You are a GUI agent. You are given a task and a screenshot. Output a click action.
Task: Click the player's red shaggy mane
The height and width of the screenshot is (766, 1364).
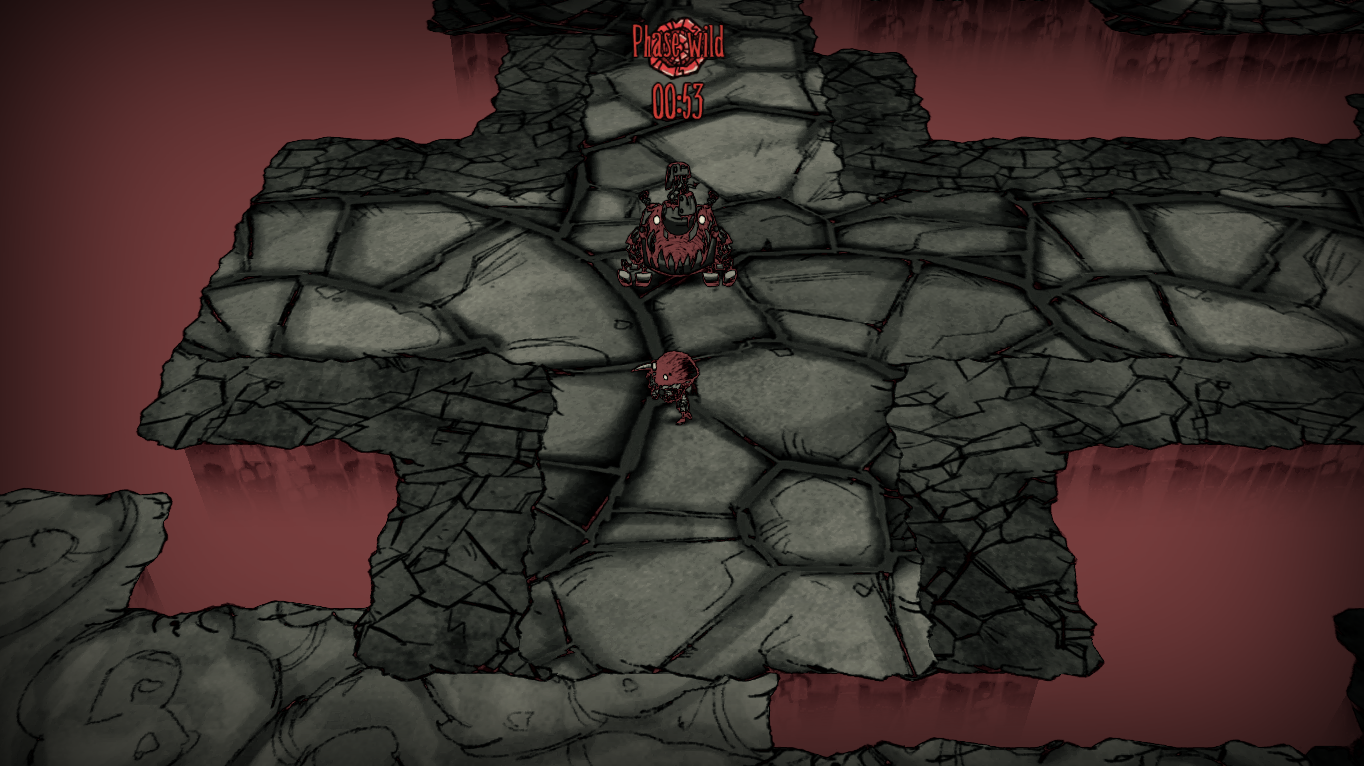click(x=674, y=367)
